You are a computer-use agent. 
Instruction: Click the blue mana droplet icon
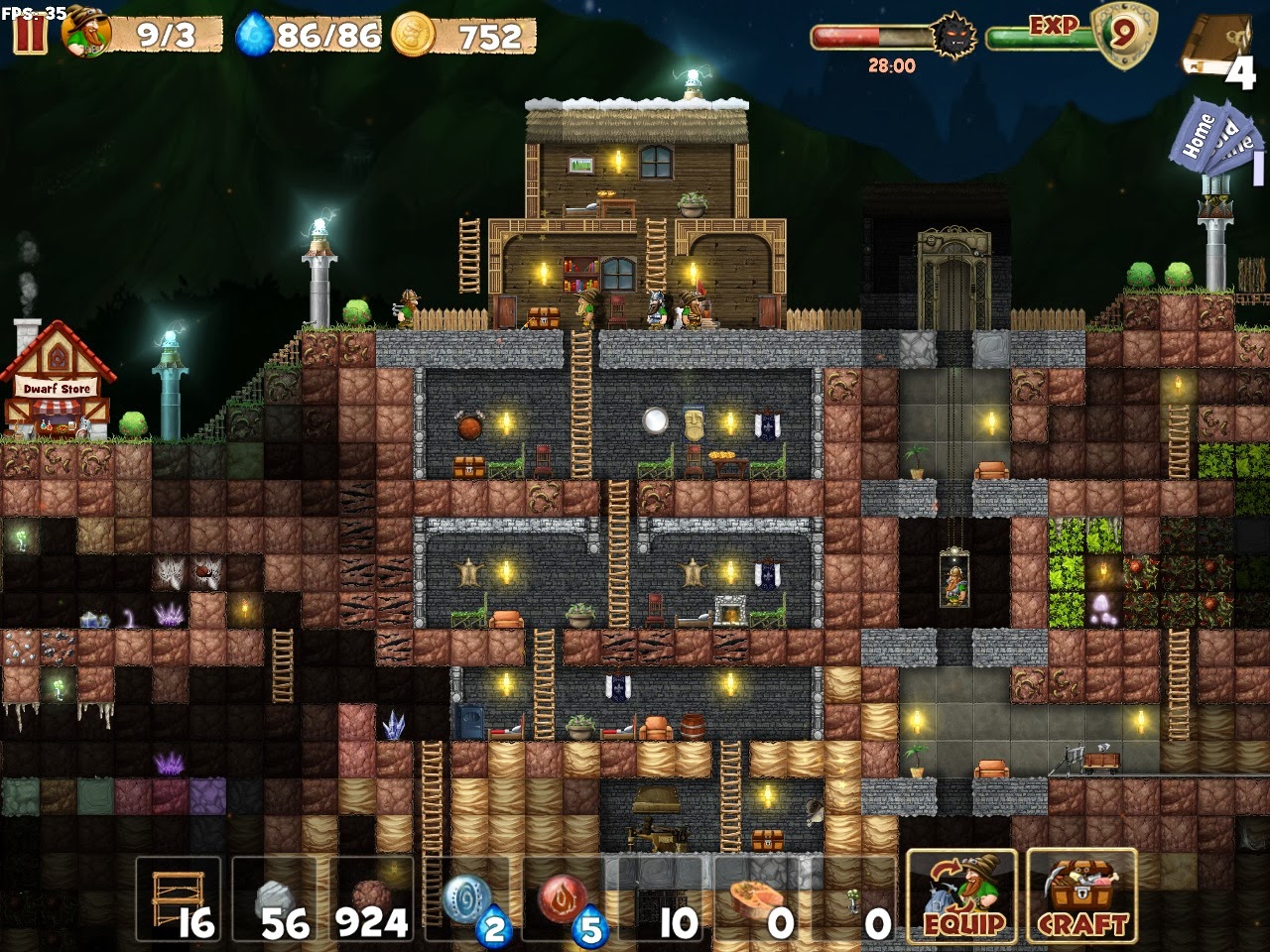point(255,37)
